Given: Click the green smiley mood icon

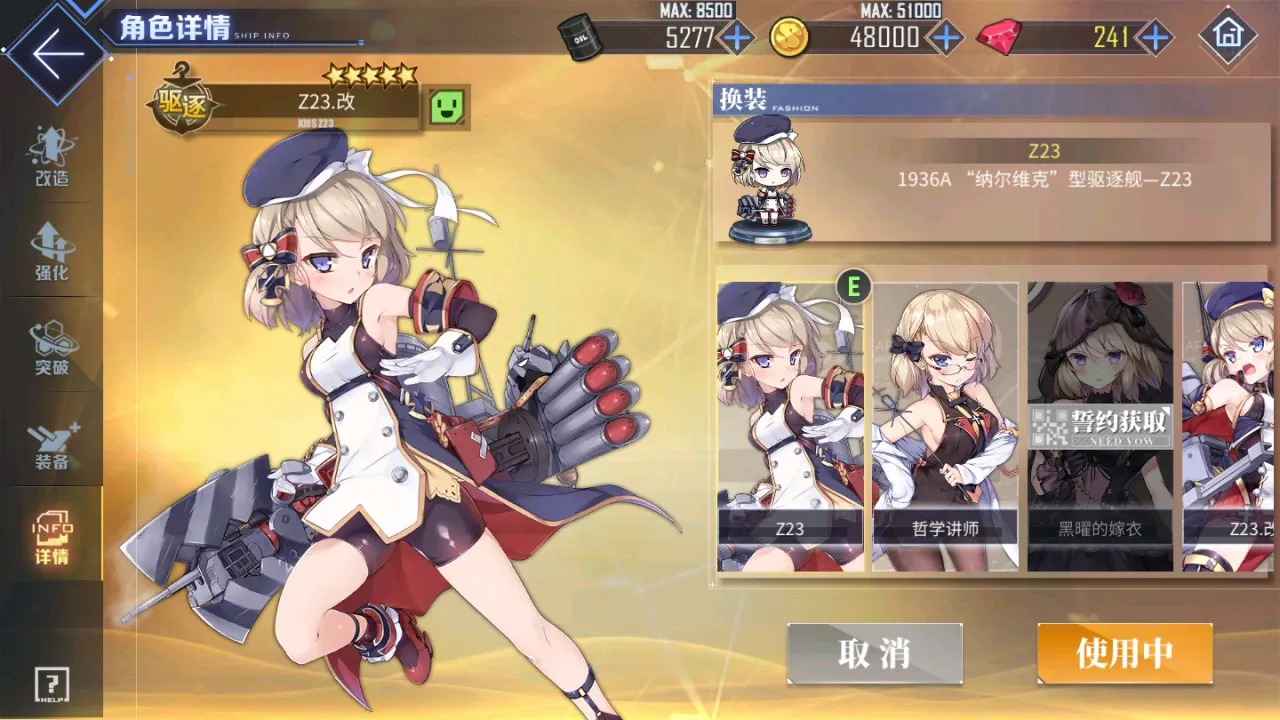Looking at the screenshot, I should coord(449,105).
